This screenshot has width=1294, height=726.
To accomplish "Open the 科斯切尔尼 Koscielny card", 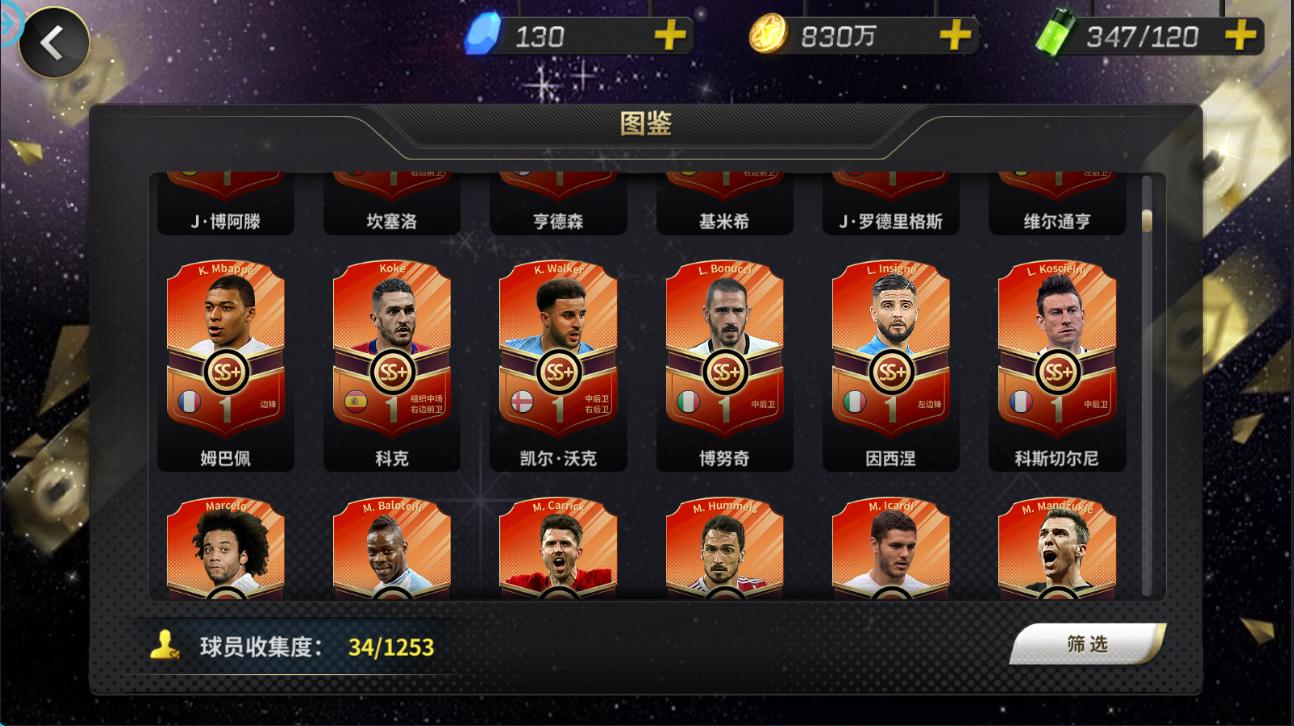I will coord(1057,350).
